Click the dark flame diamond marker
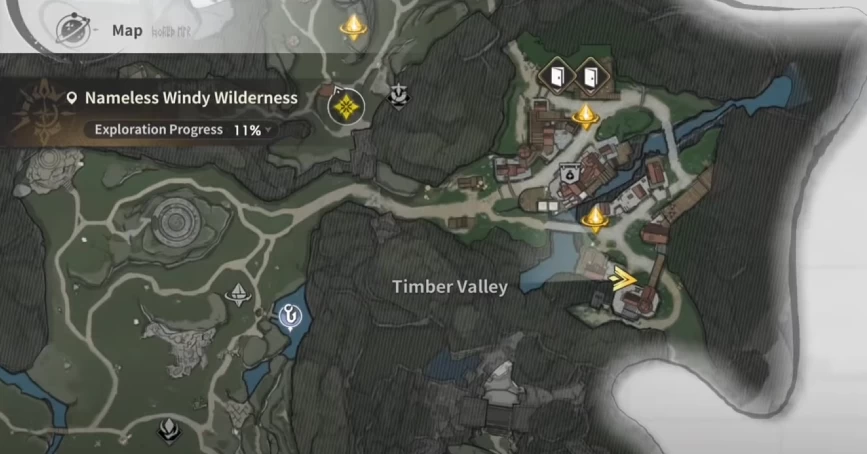867x454 pixels. (x=169, y=431)
